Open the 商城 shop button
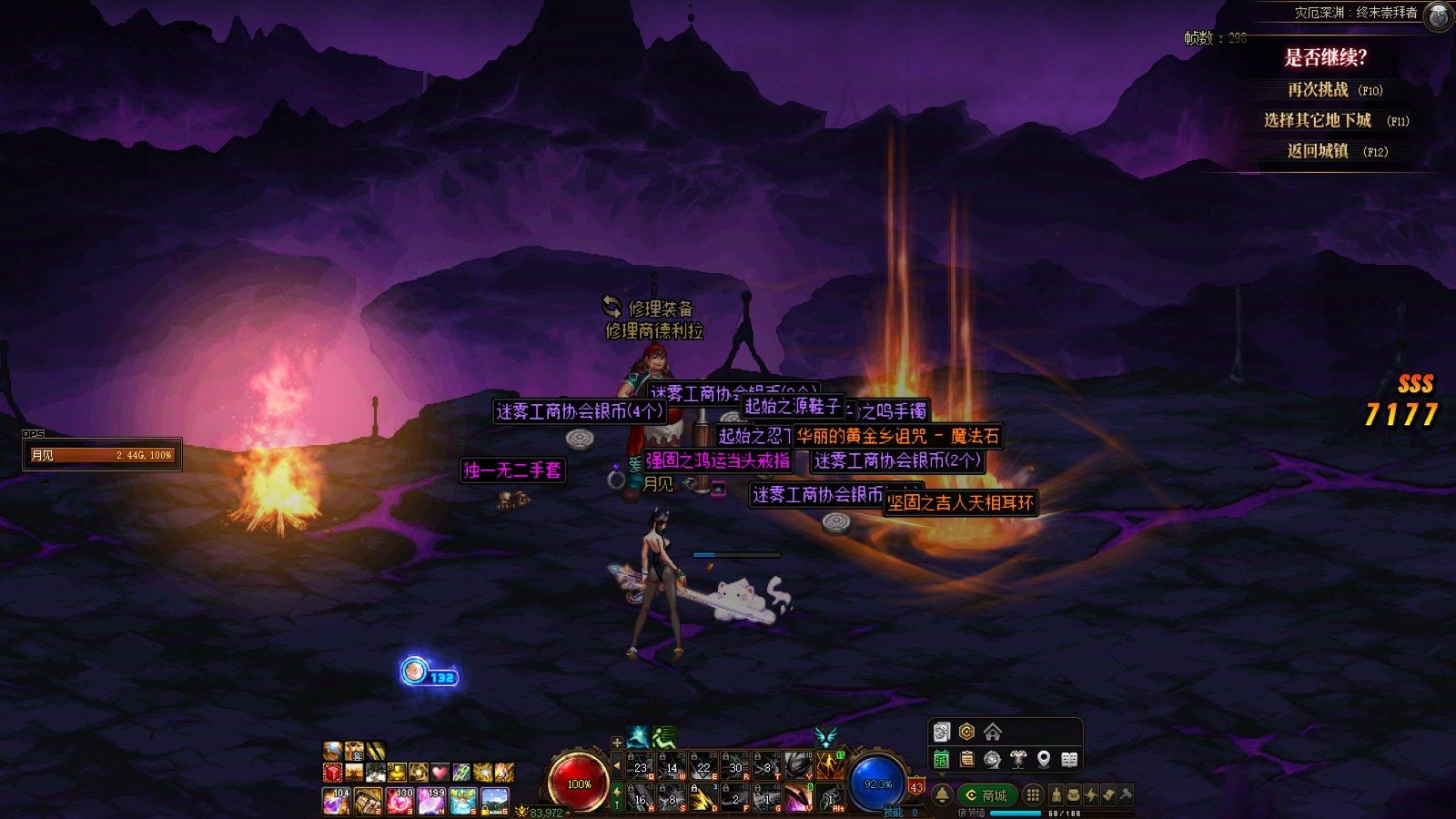This screenshot has height=819, width=1456. click(x=986, y=795)
